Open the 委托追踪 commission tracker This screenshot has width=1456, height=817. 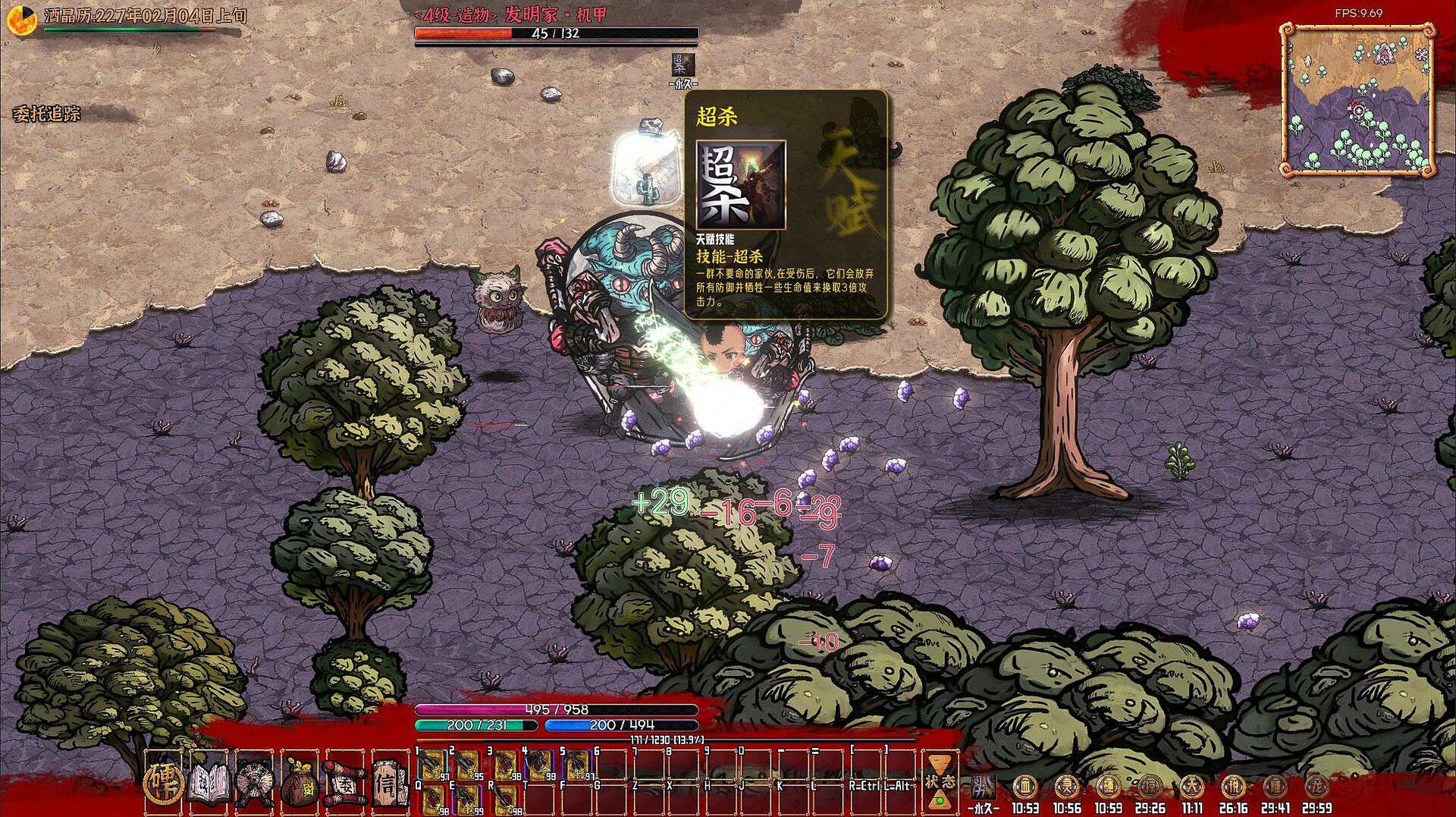point(46,115)
